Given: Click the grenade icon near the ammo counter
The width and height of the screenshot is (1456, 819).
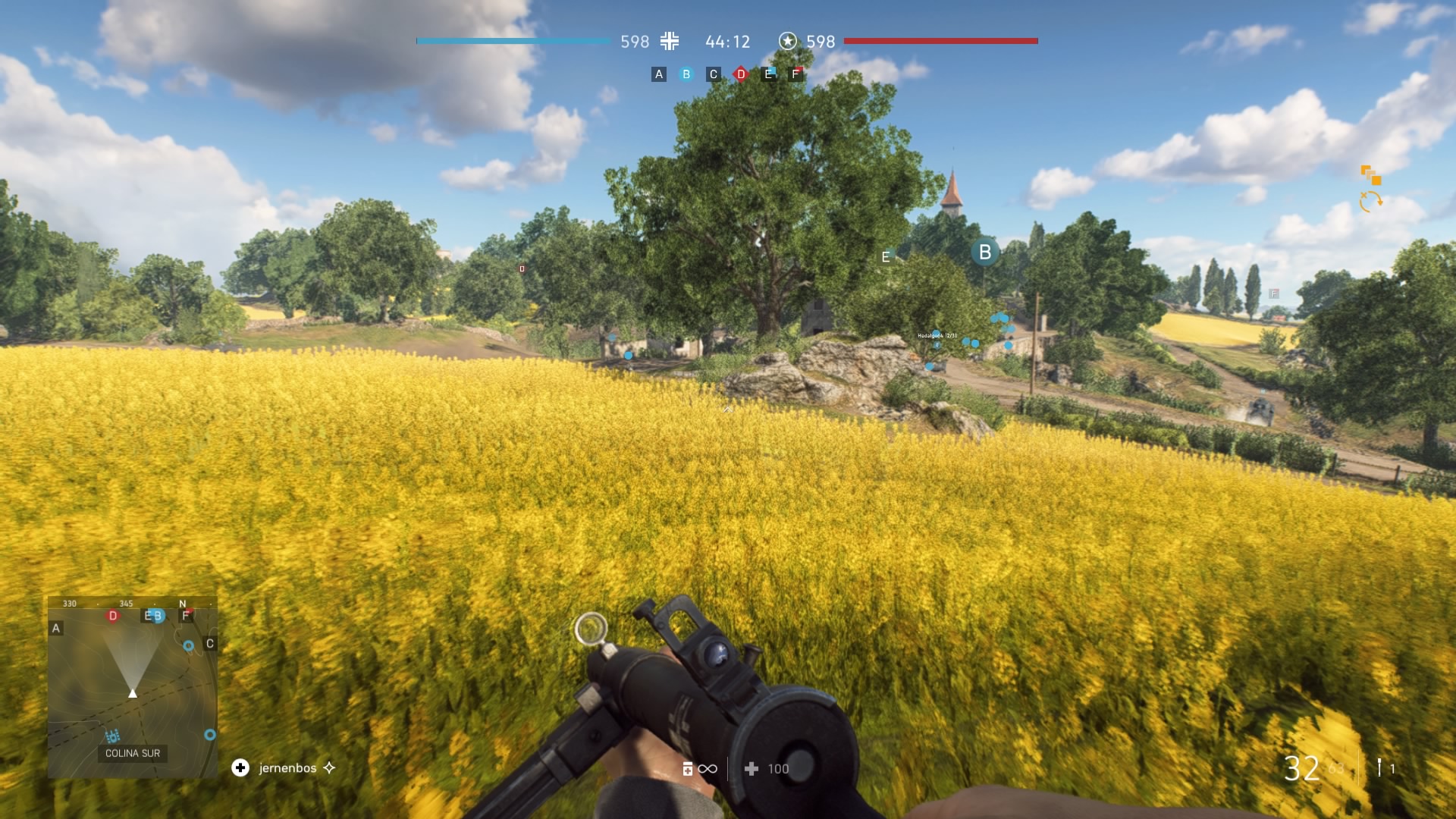Looking at the screenshot, I should click(1379, 767).
